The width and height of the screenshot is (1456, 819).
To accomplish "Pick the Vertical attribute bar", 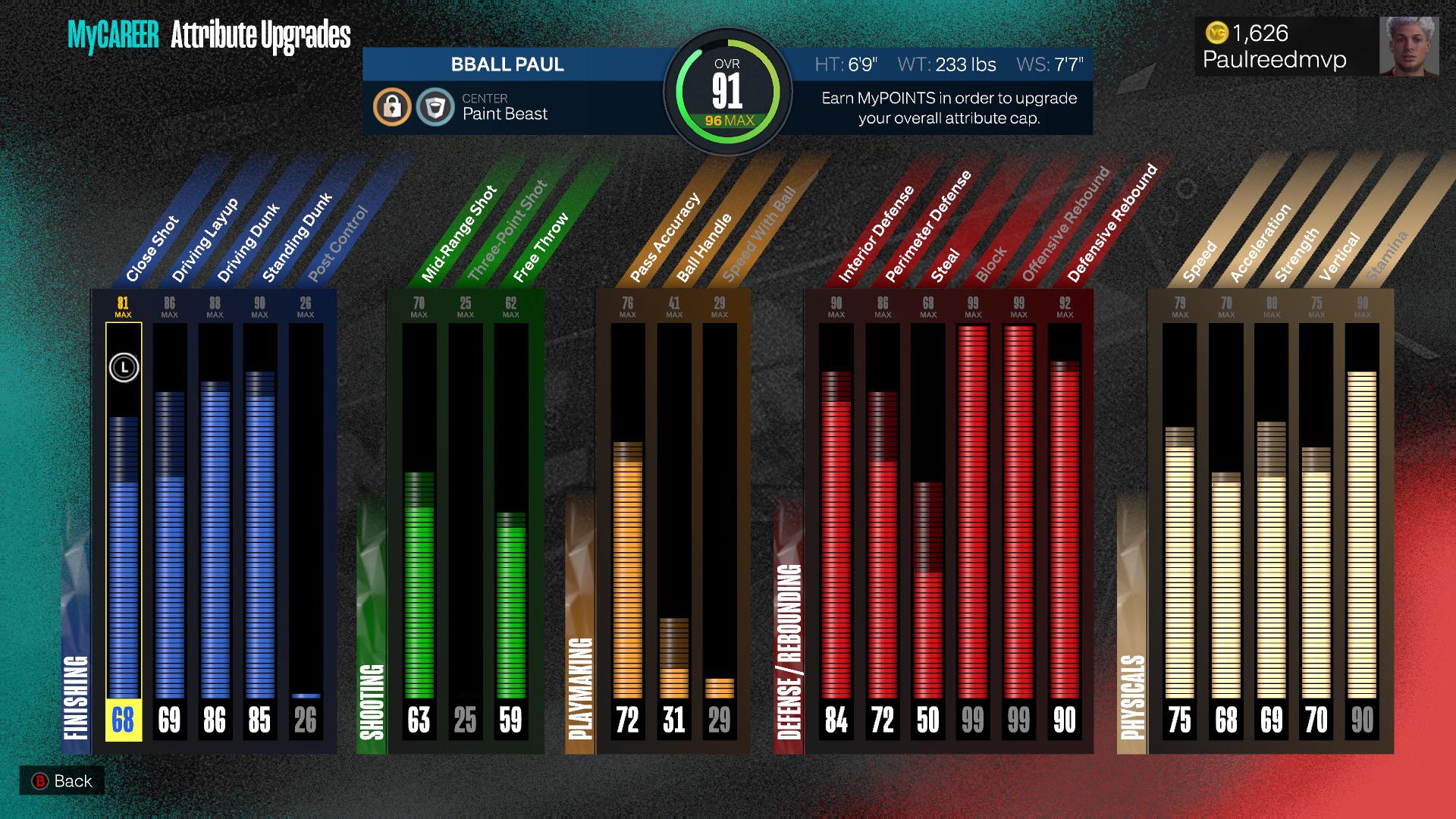I will coord(1316,531).
